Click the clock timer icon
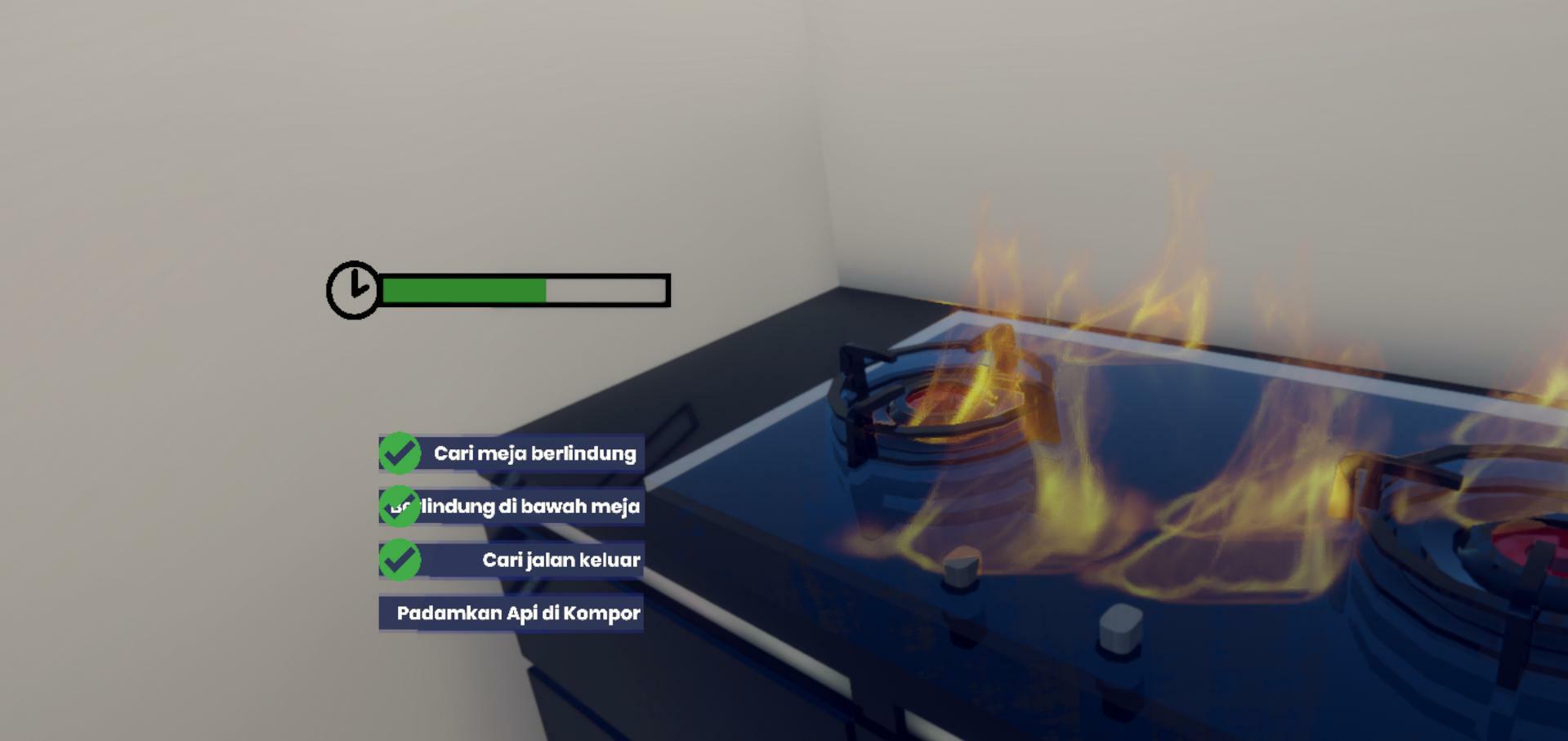1568x741 pixels. coord(351,290)
